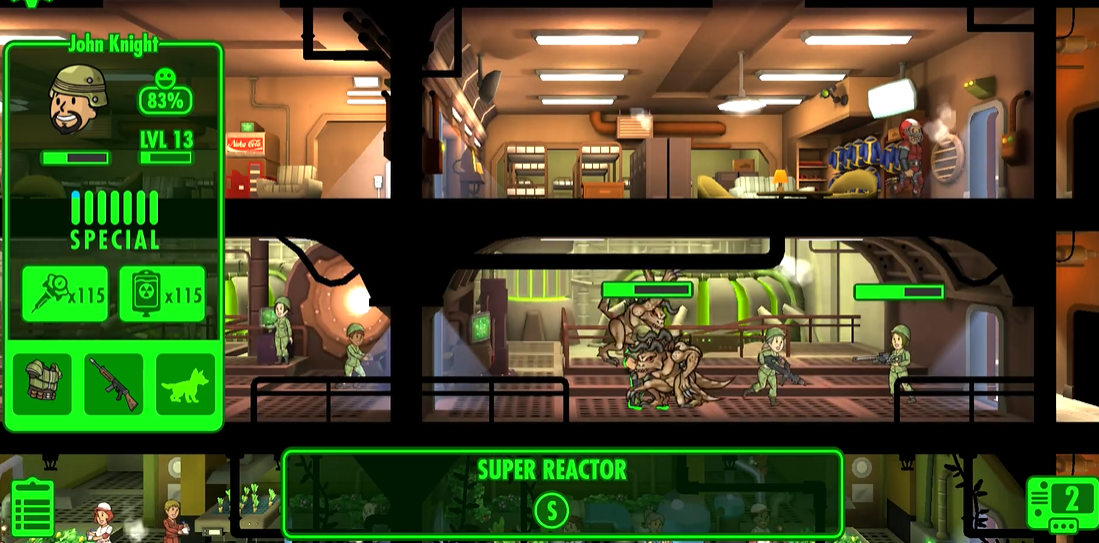Use a Stimpak on John Knight
The height and width of the screenshot is (543, 1099).
64,294
